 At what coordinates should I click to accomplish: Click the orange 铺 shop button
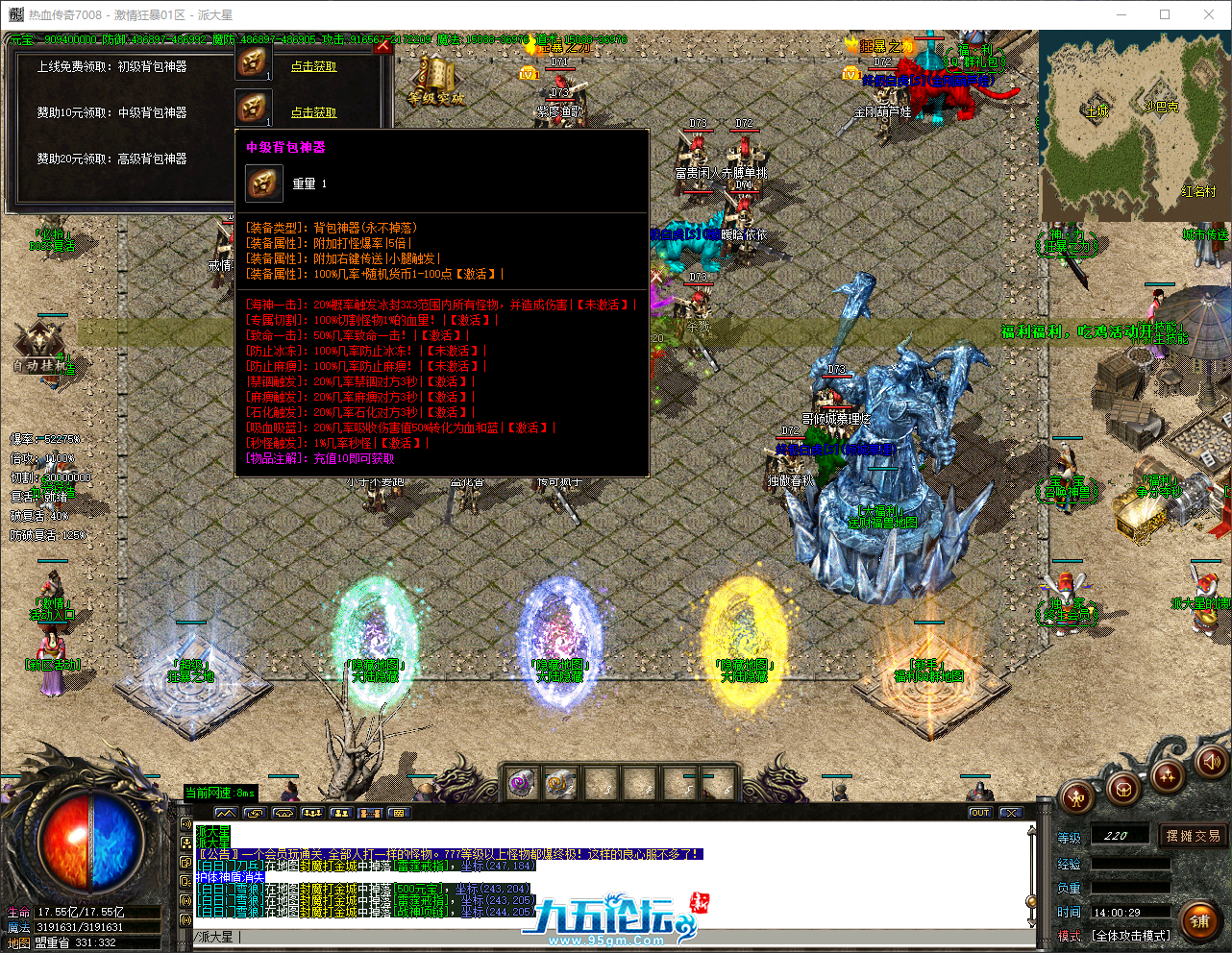point(1200,920)
